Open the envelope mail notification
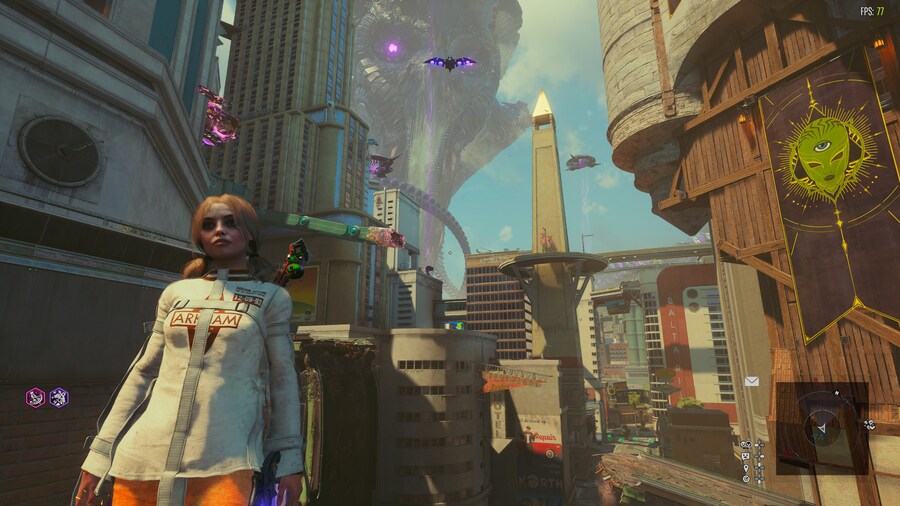Image resolution: width=900 pixels, height=506 pixels. (752, 381)
